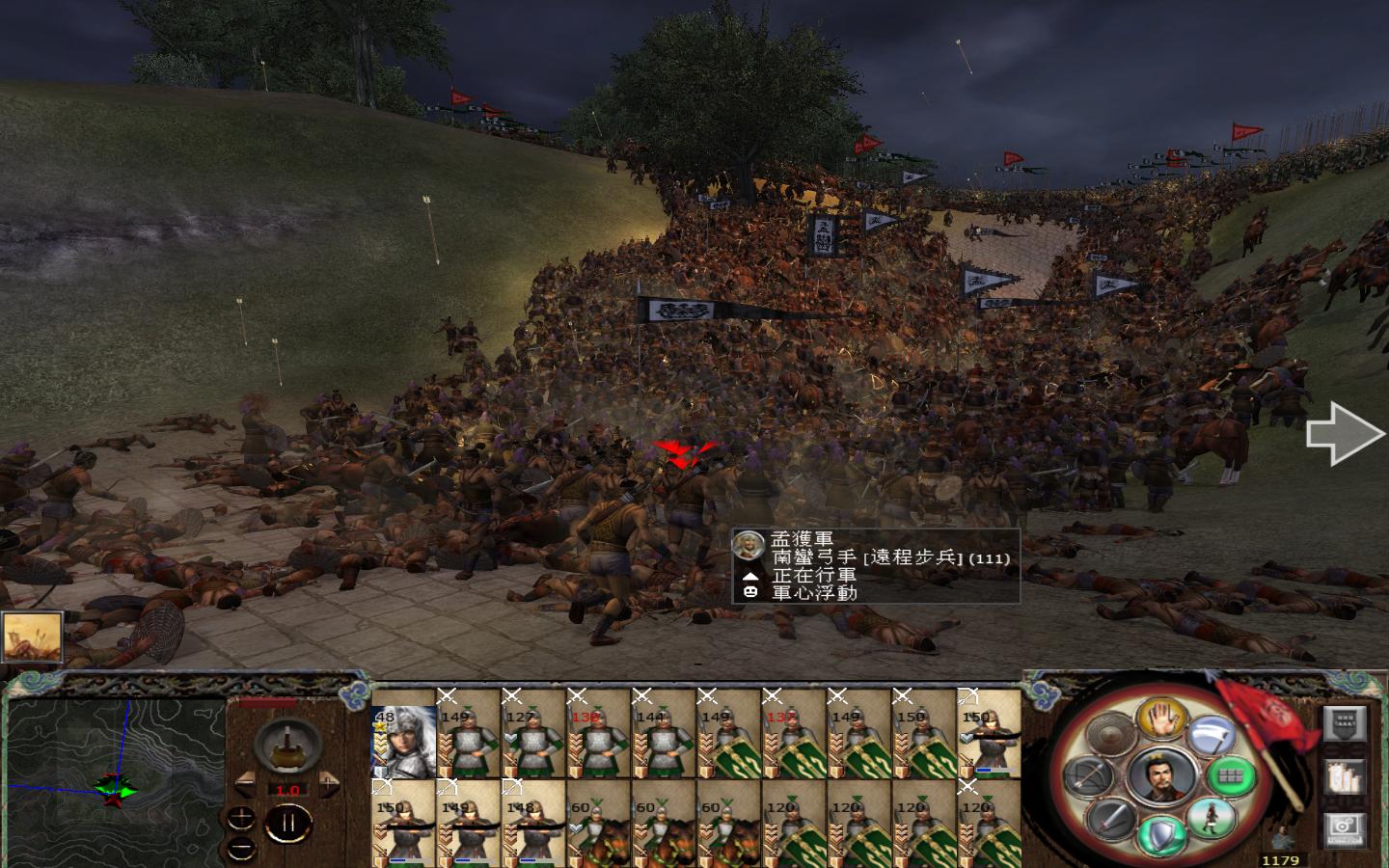Activate the halt order open-hand icon
This screenshot has height=868, width=1389.
1160,719
